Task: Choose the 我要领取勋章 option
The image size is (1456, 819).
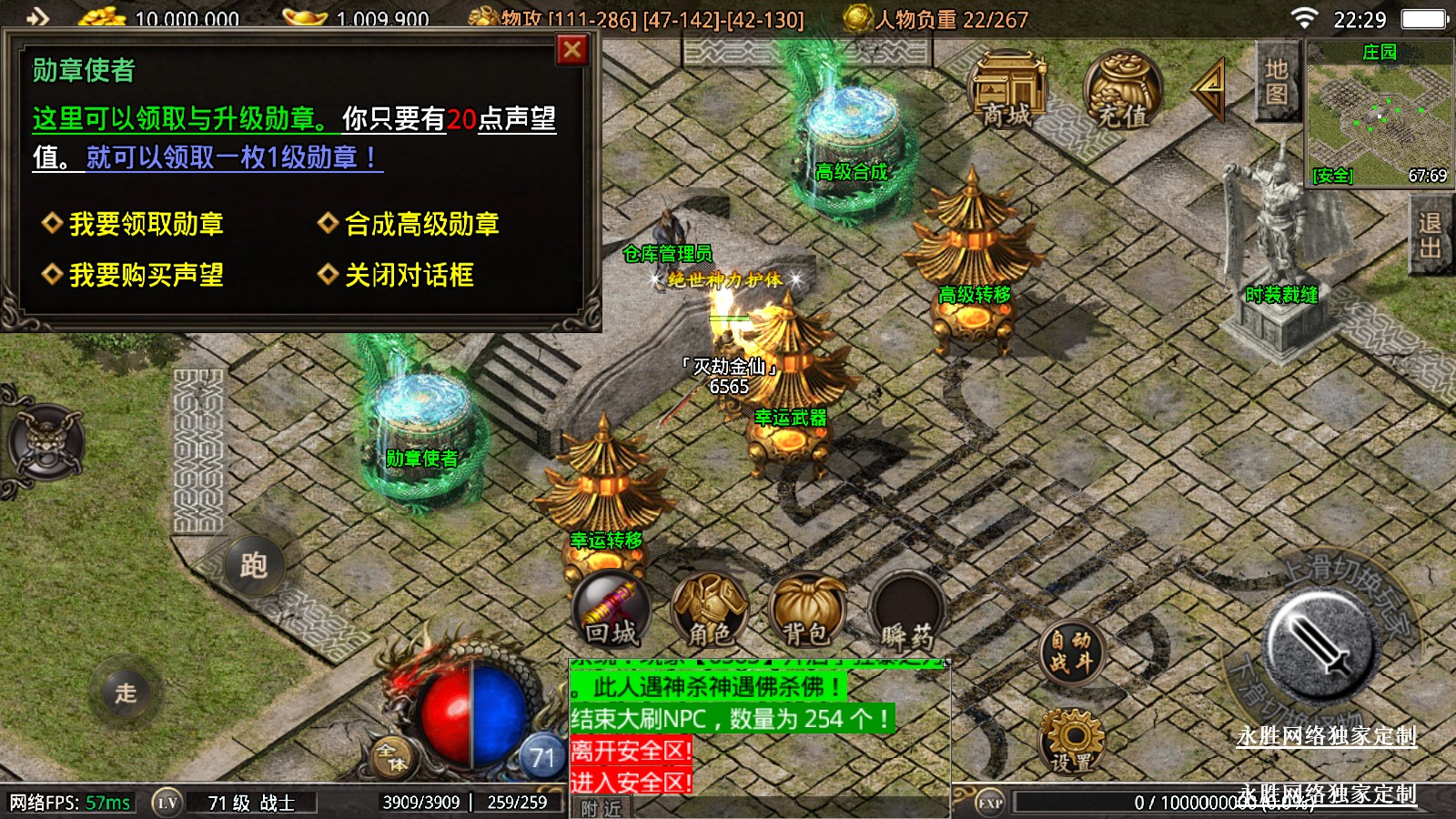Action: pos(146,224)
